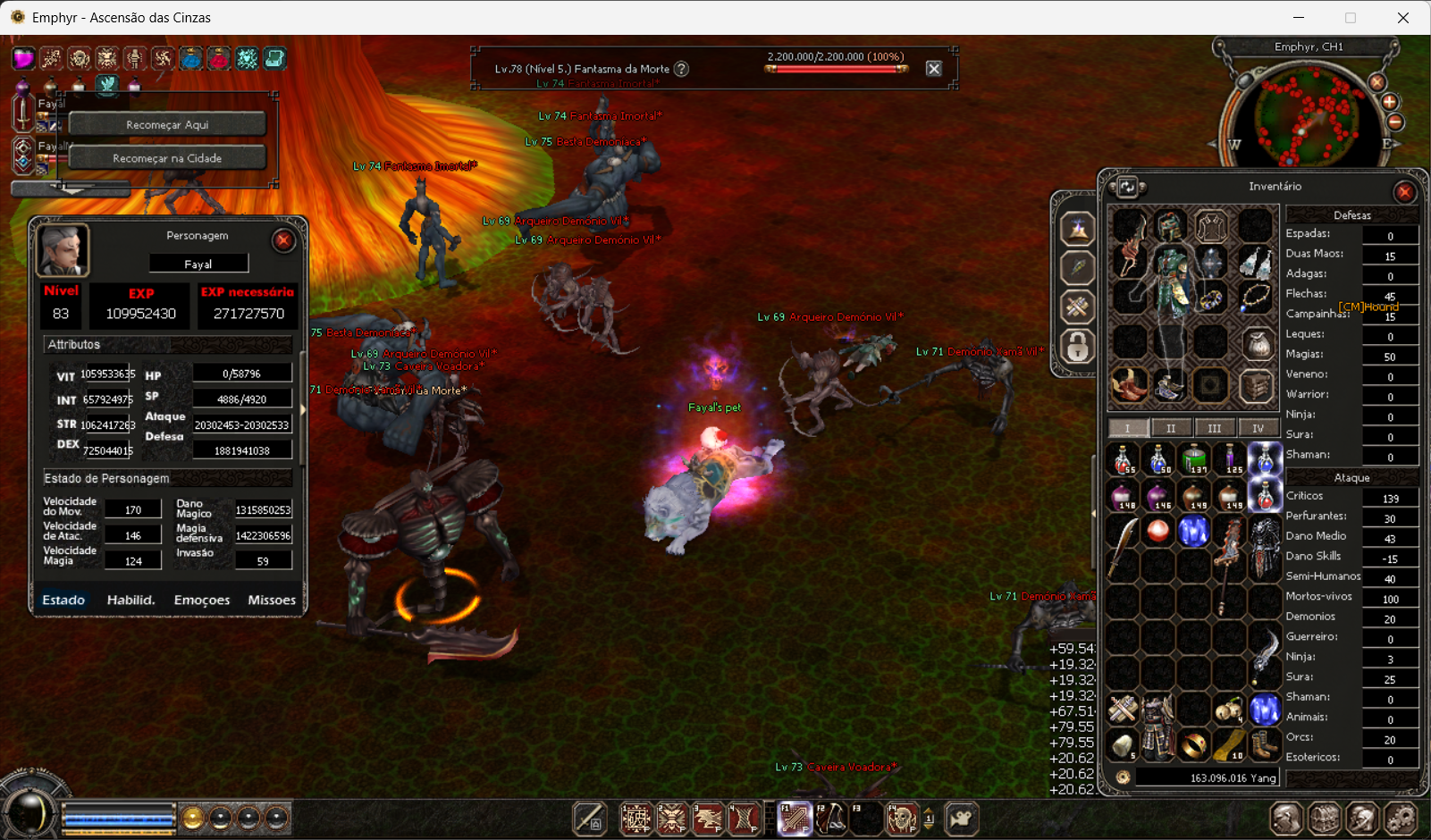Click the Recomeçar Aqui button
This screenshot has height=840, width=1431.
point(167,124)
